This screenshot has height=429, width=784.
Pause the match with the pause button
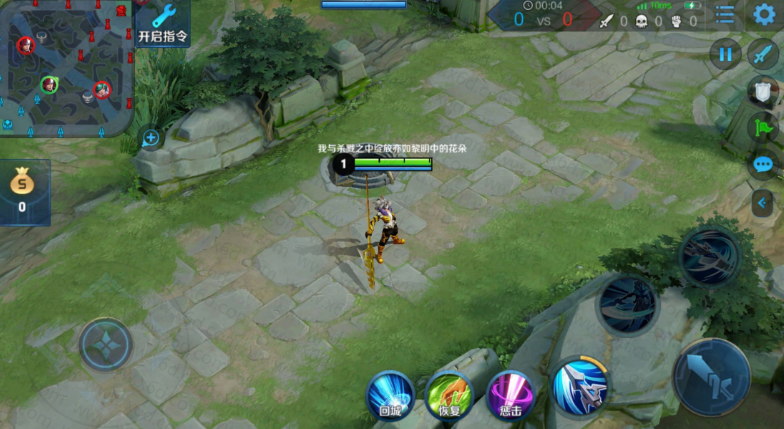(x=726, y=54)
